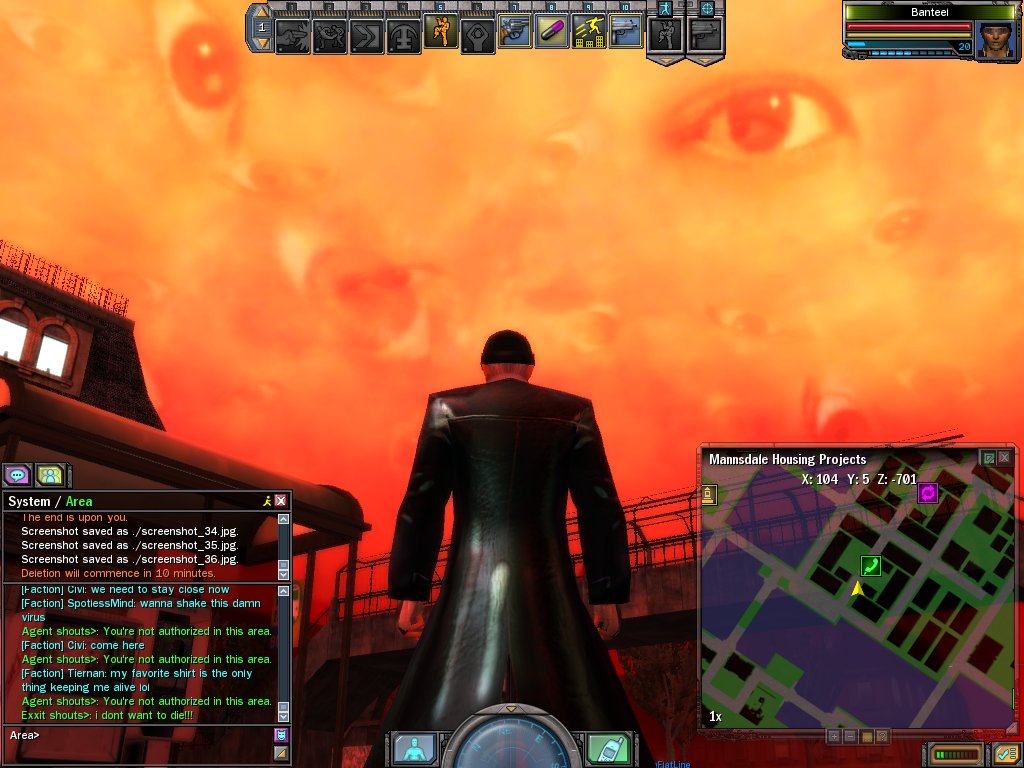The width and height of the screenshot is (1024, 768).
Task: Close the System / Area chat window
Action: (x=281, y=501)
